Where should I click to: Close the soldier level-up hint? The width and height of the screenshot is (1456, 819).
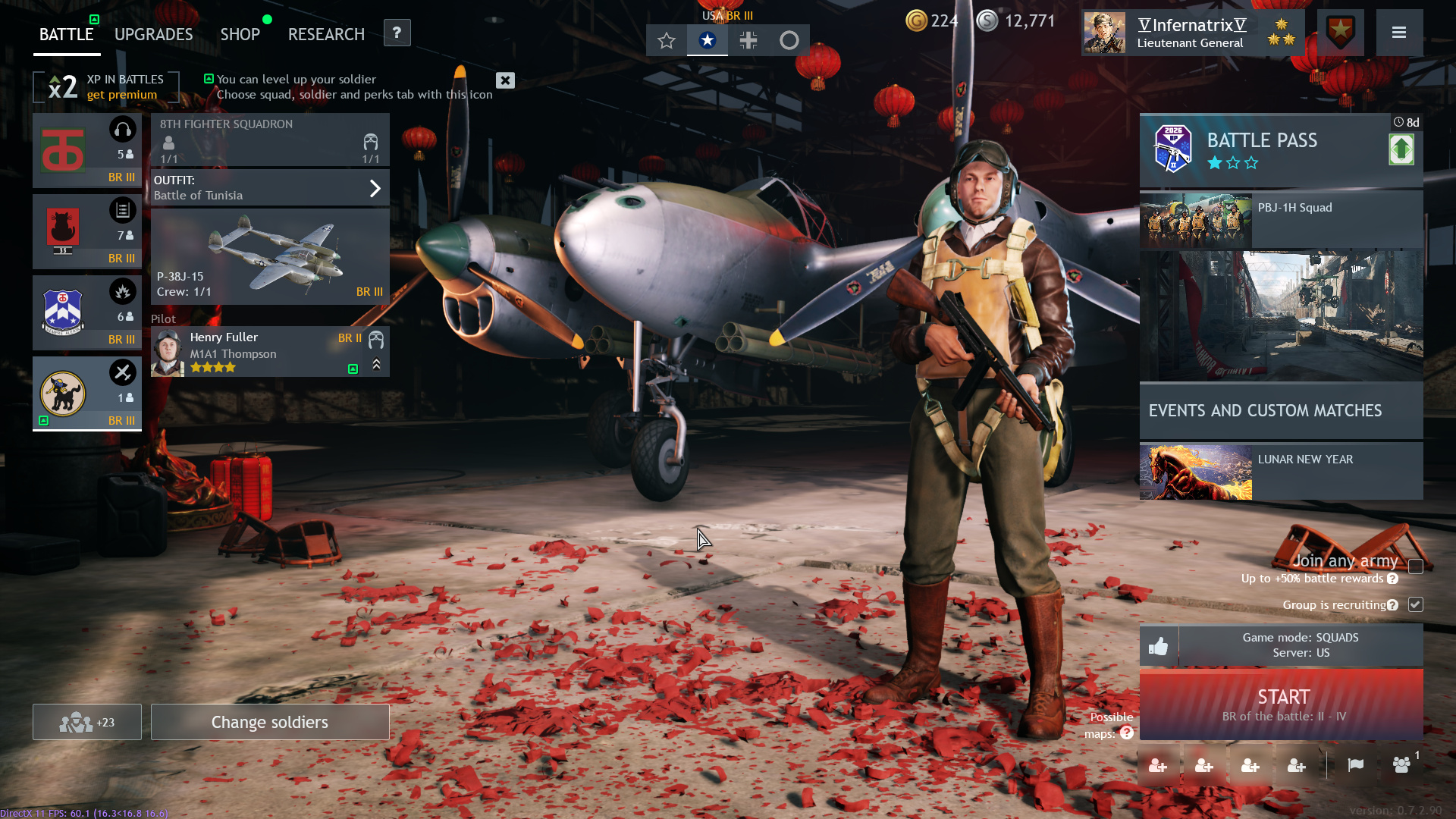[505, 80]
